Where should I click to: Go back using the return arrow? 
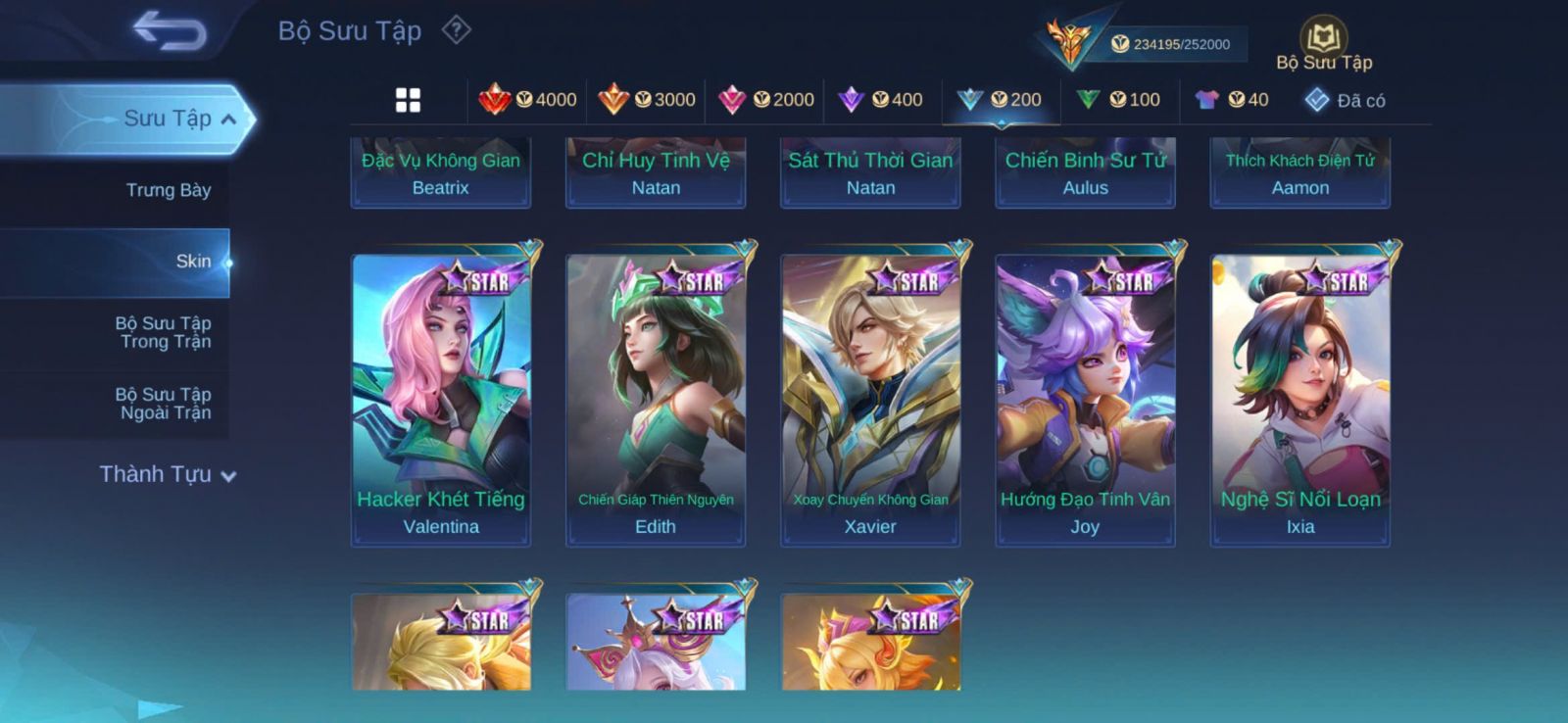click(170, 30)
